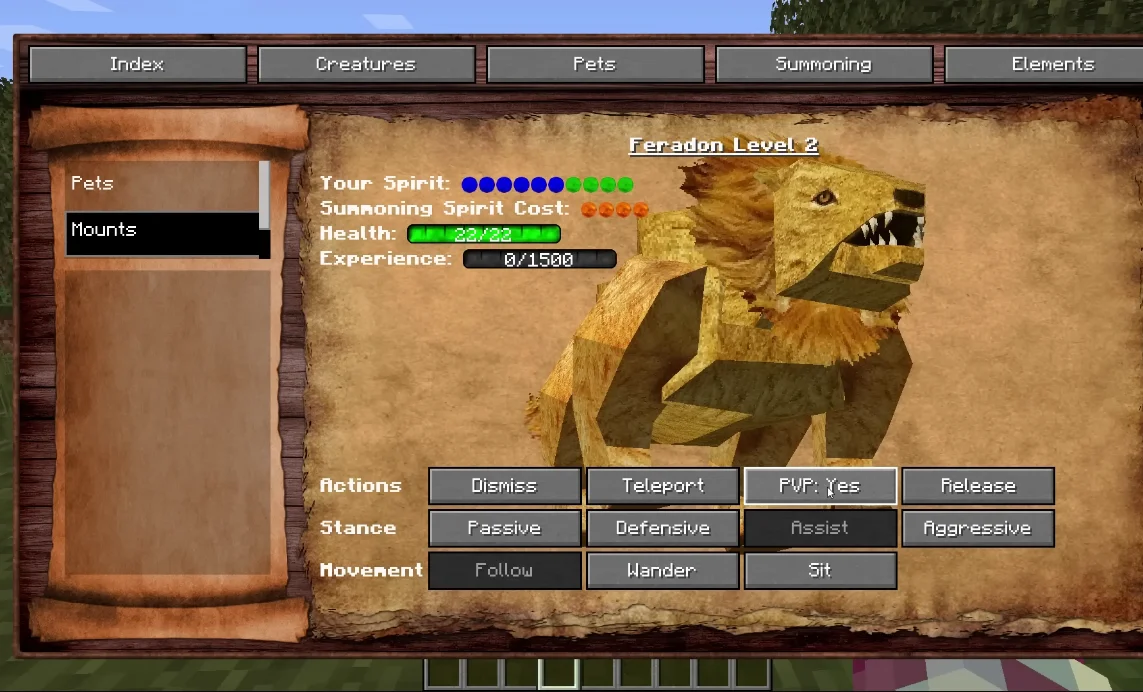Set stance to Passive

504,528
